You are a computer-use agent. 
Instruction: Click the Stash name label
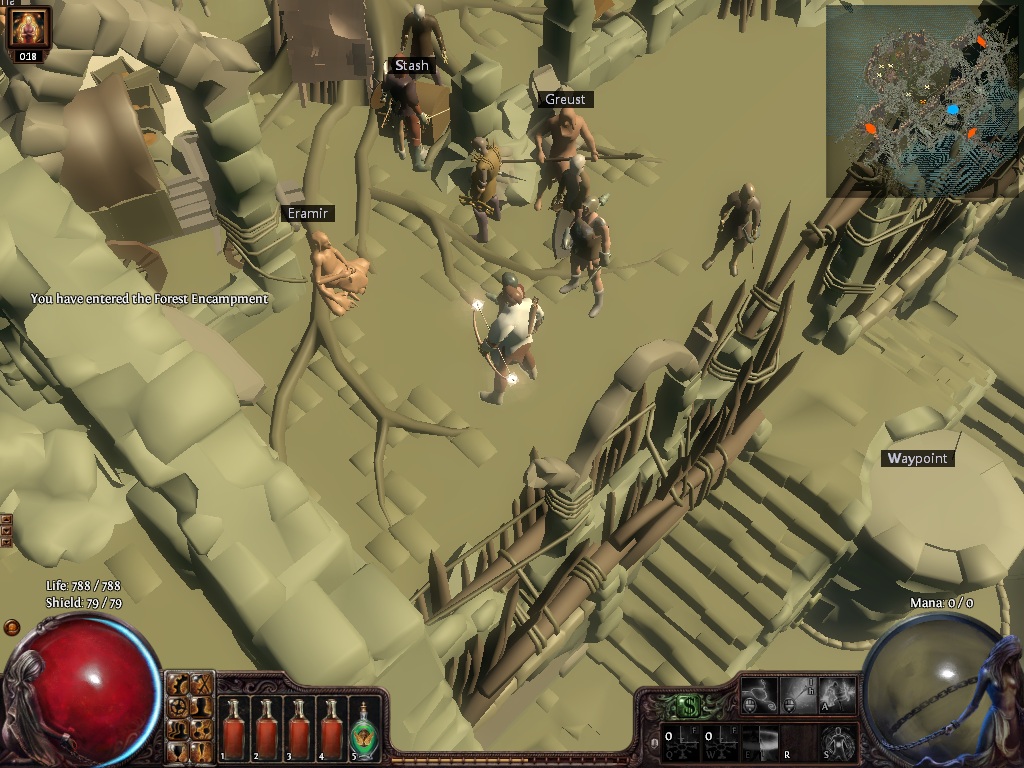point(411,66)
